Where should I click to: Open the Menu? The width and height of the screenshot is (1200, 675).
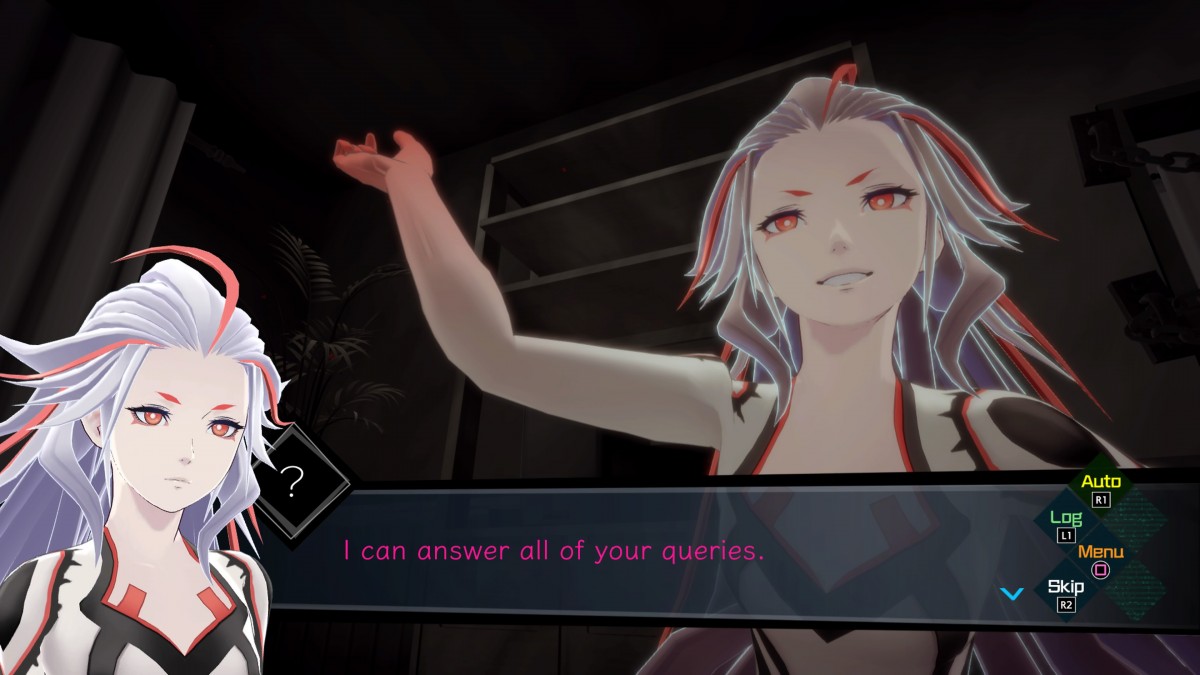tap(1101, 558)
